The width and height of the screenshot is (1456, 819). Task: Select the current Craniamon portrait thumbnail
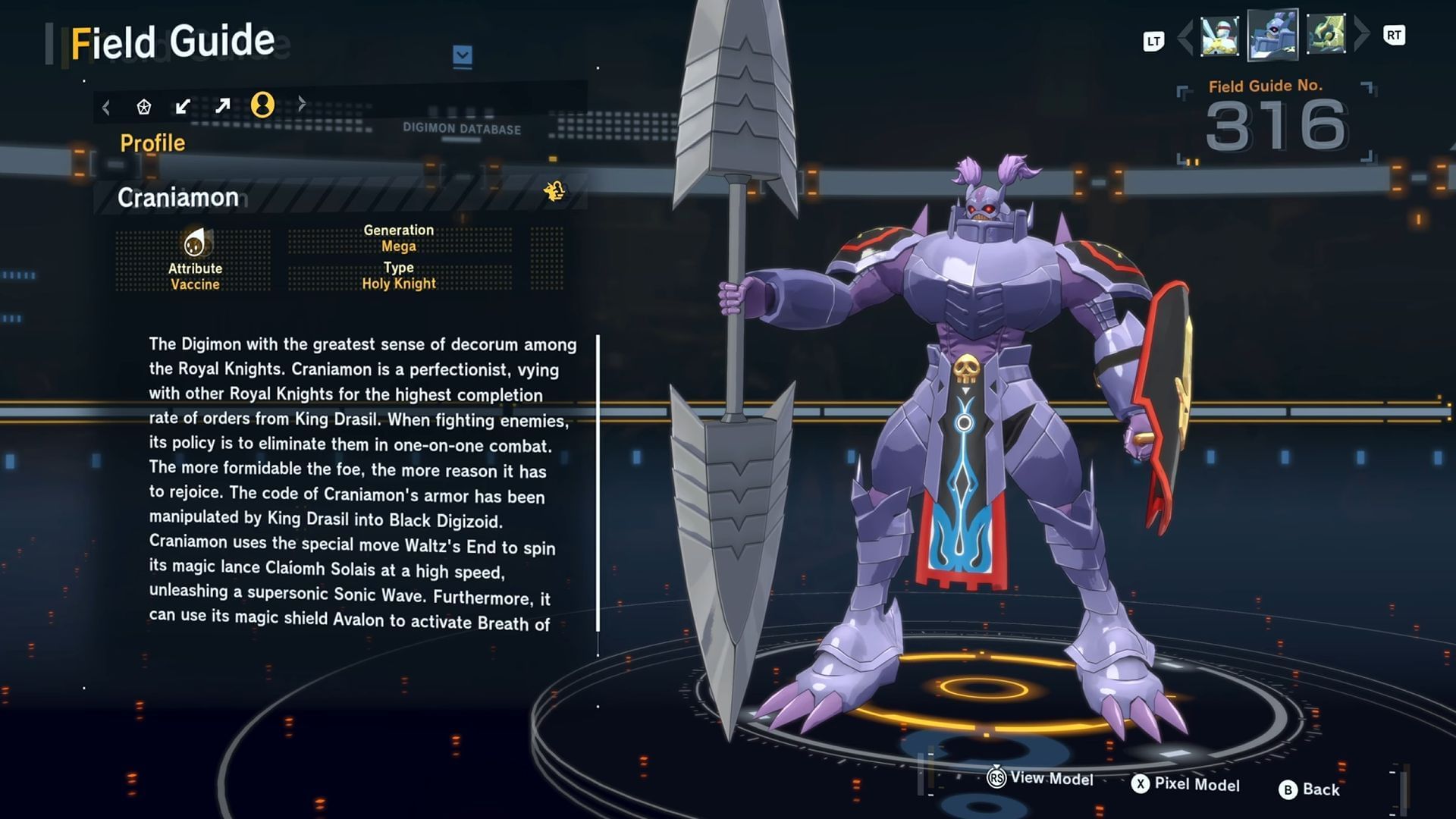pos(1272,34)
